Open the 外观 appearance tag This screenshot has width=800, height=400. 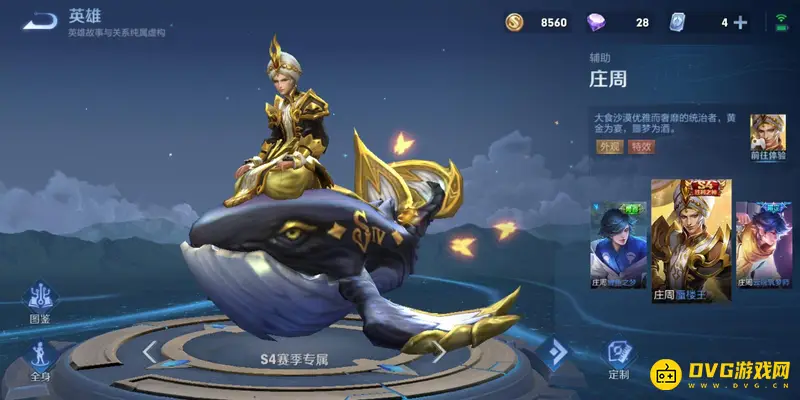click(609, 146)
